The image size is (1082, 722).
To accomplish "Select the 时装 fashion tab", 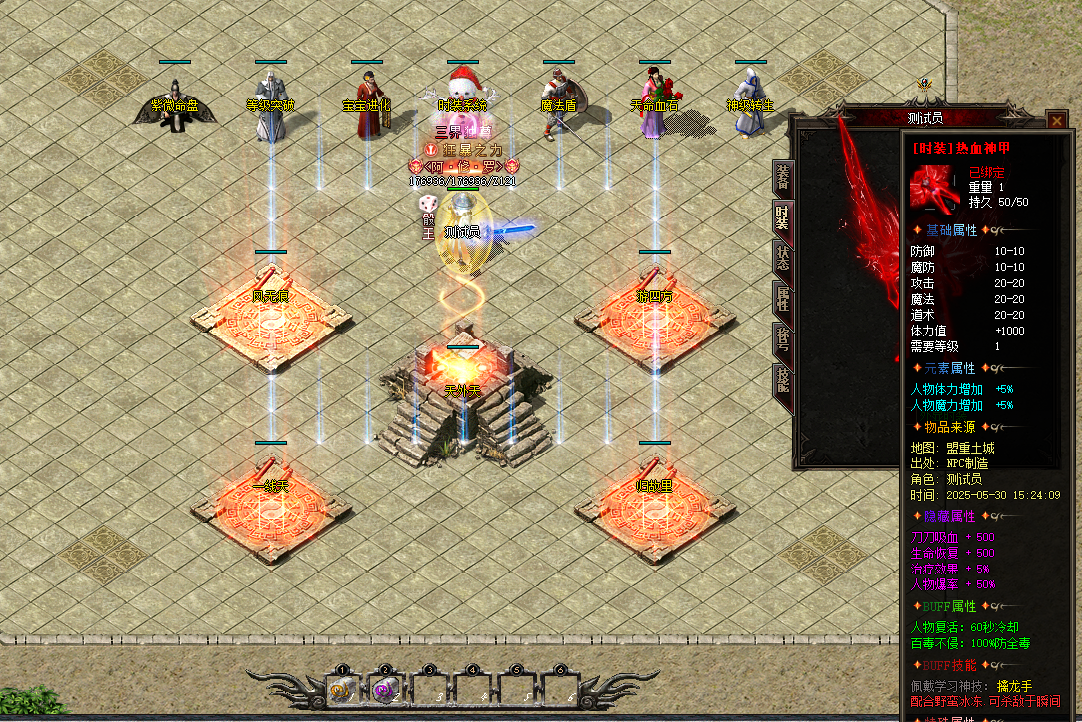I will click(x=783, y=214).
